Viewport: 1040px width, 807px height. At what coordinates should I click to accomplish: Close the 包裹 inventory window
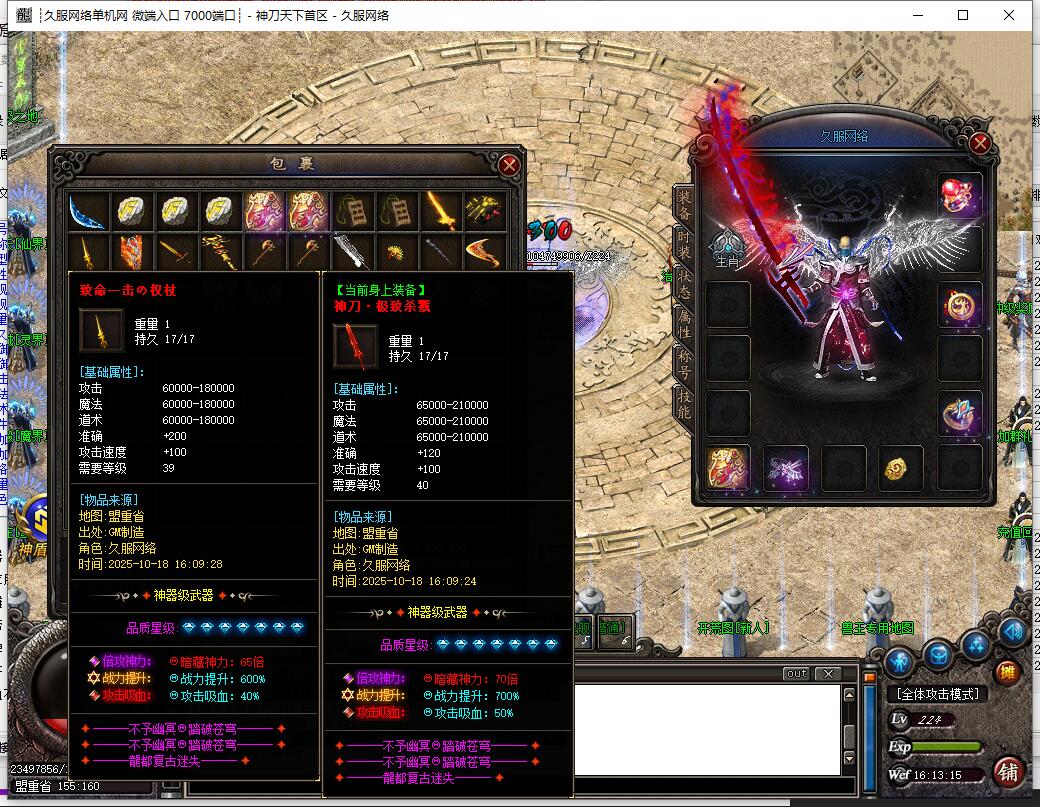509,165
